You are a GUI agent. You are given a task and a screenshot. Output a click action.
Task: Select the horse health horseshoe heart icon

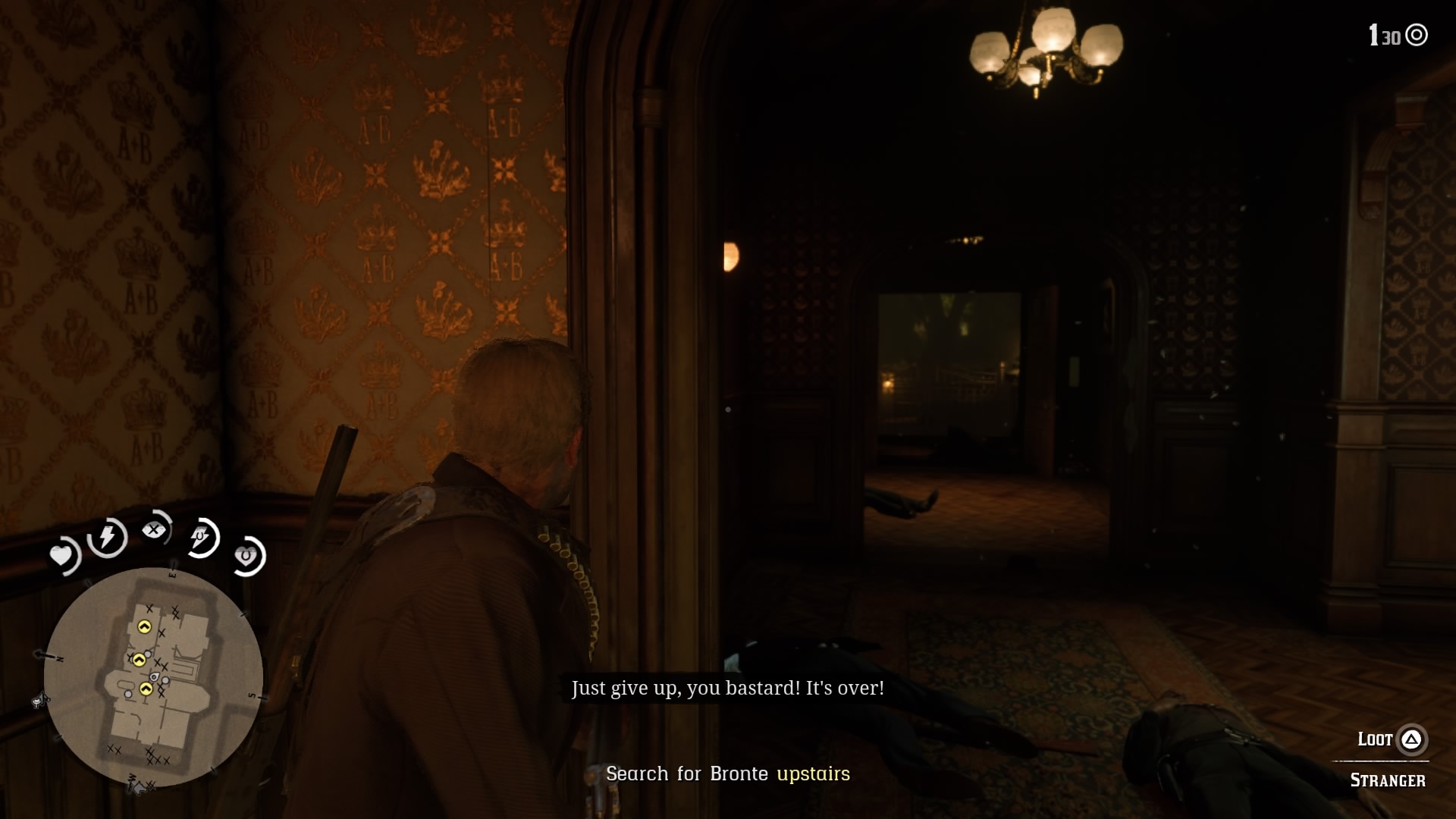point(246,556)
